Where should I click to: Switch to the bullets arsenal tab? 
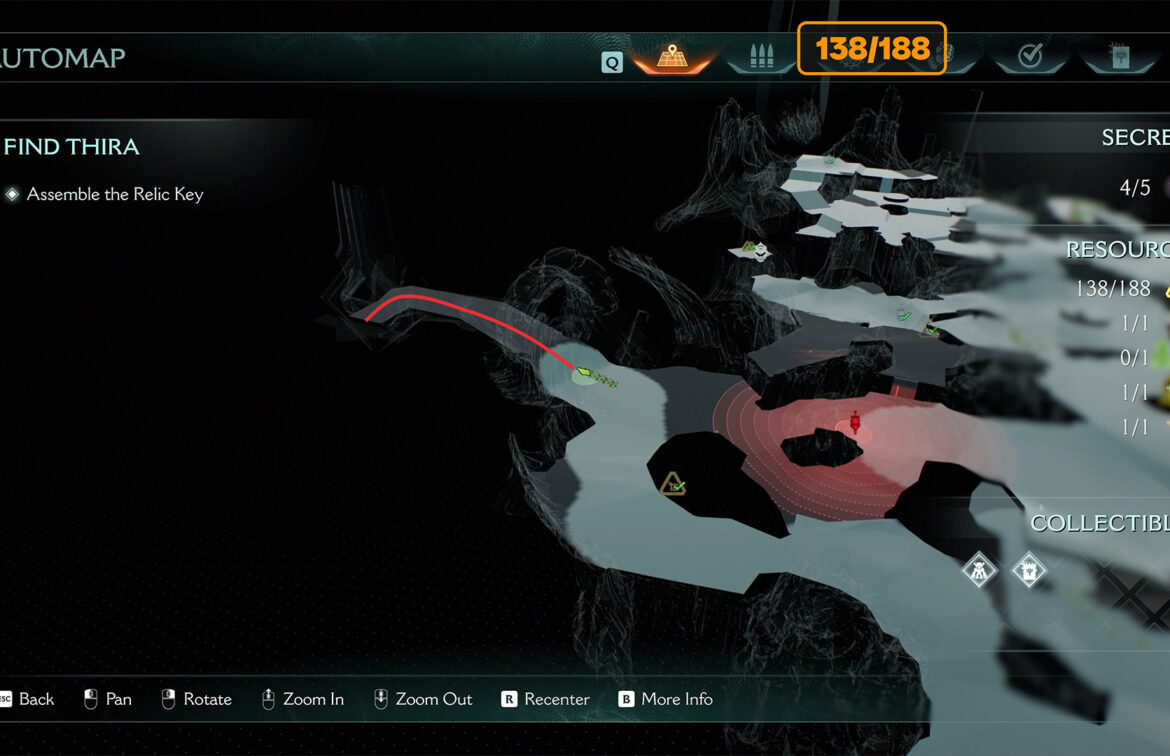[x=762, y=56]
